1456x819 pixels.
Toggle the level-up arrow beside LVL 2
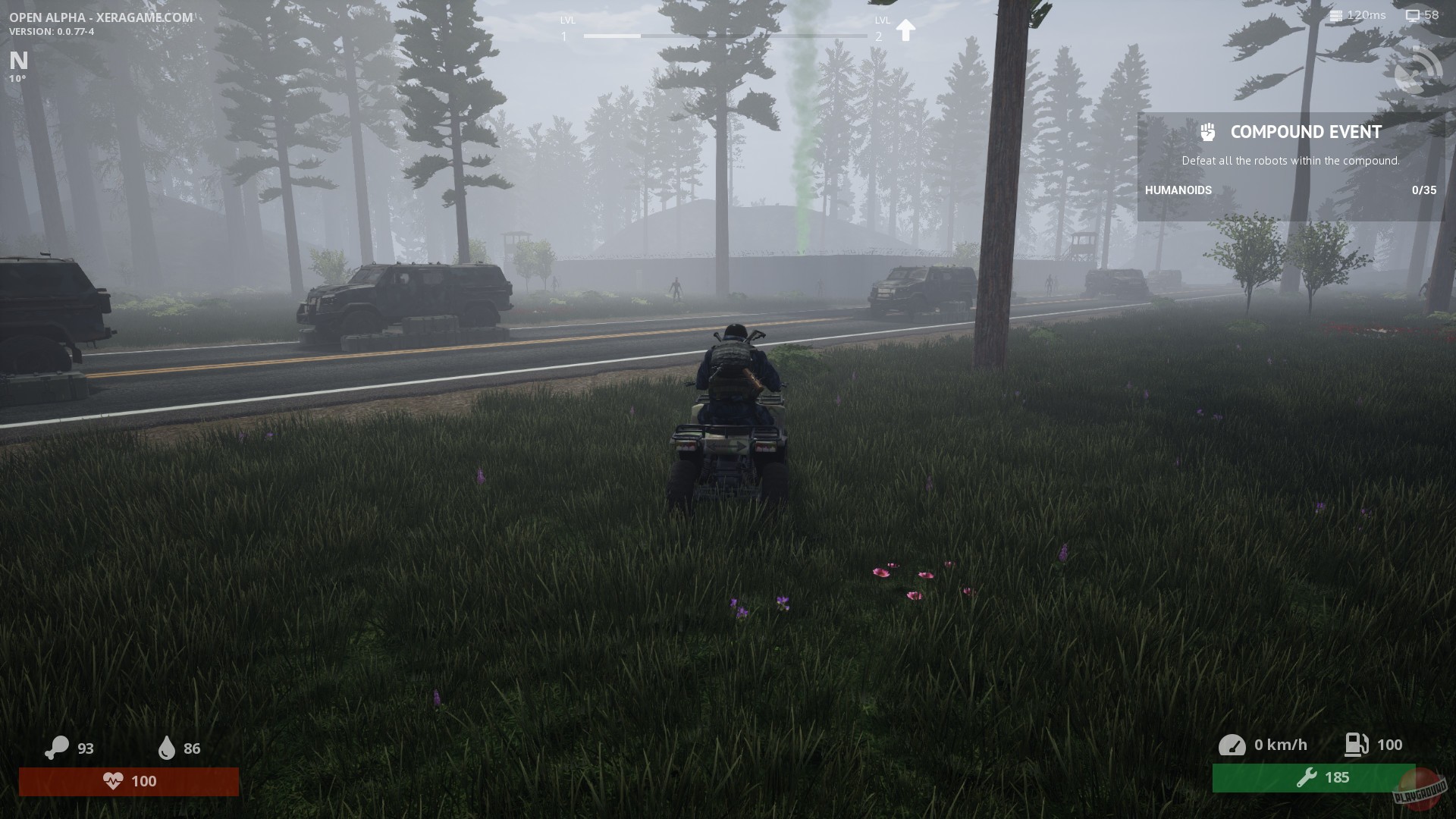[906, 29]
